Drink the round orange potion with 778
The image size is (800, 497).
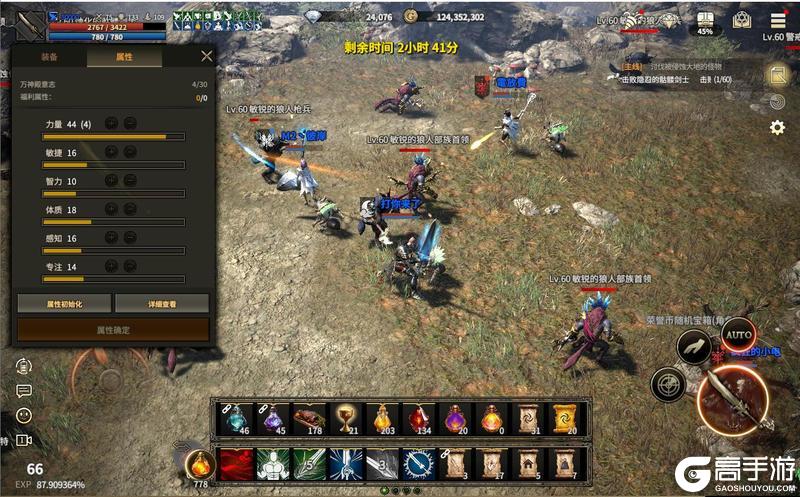pyautogui.click(x=200, y=465)
